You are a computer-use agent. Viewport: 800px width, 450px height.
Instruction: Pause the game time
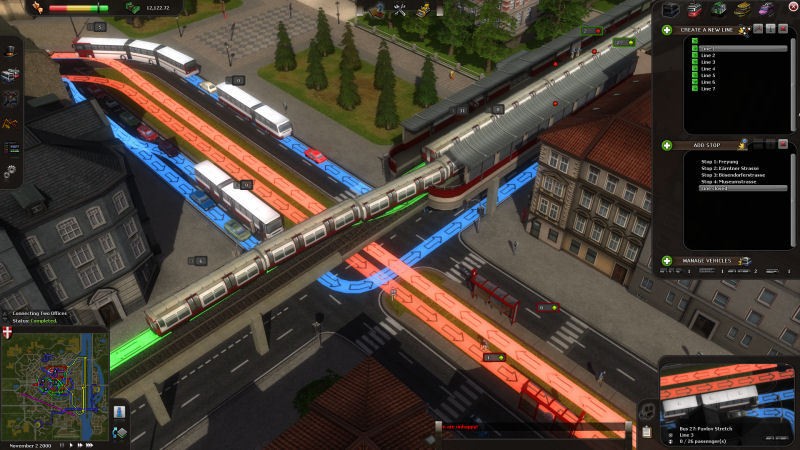point(62,443)
